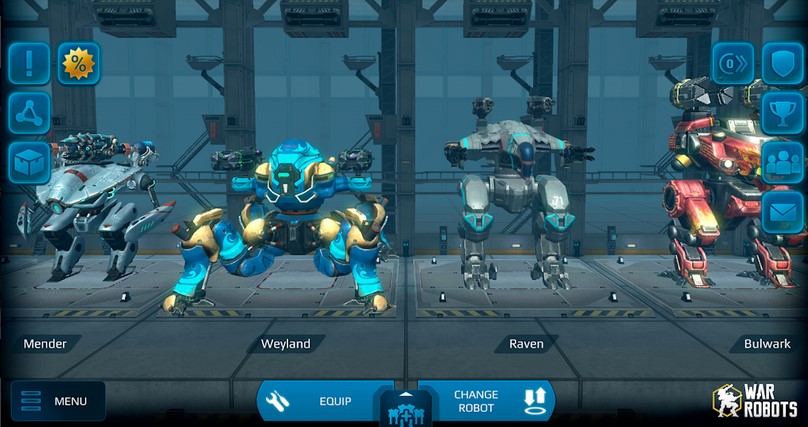This screenshot has width=808, height=427.
Task: Open the friends group icon
Action: coord(782,162)
